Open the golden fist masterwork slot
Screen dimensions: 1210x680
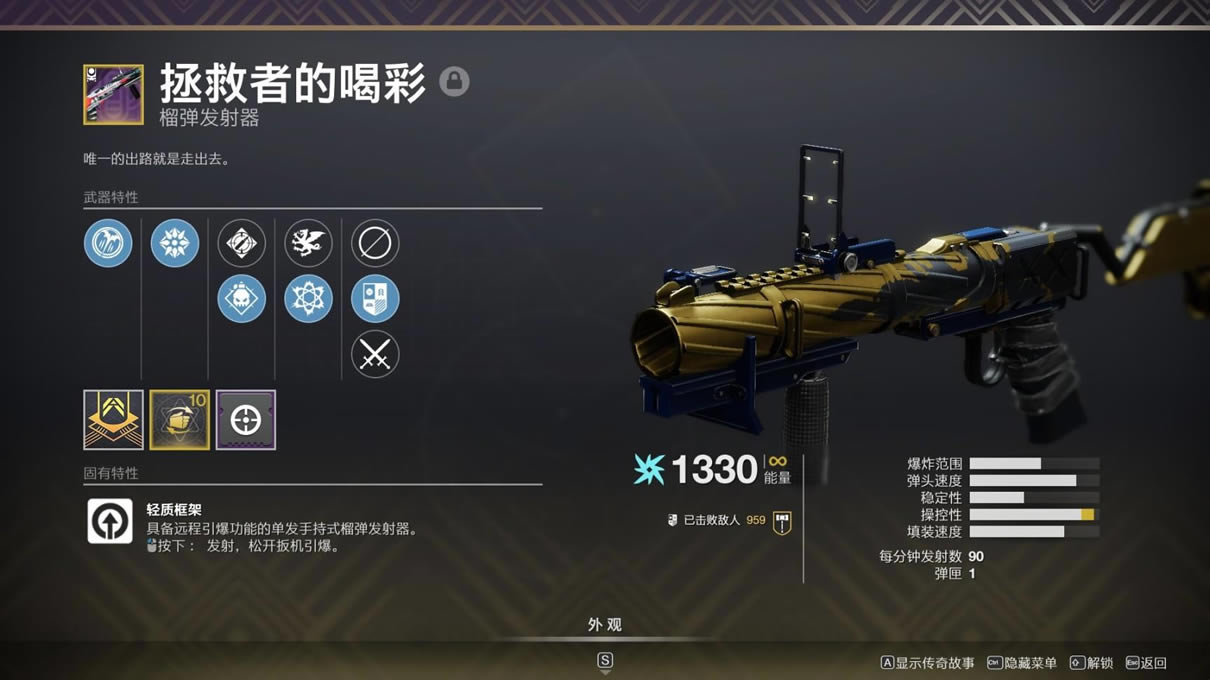point(180,420)
